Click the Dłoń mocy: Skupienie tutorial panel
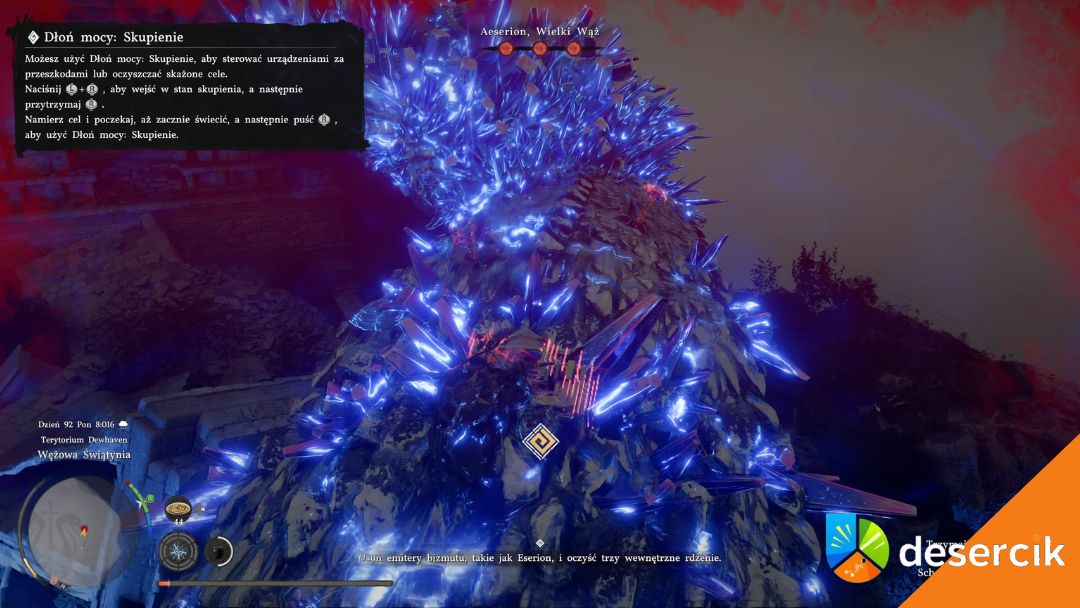1080x608 pixels. pyautogui.click(x=190, y=88)
